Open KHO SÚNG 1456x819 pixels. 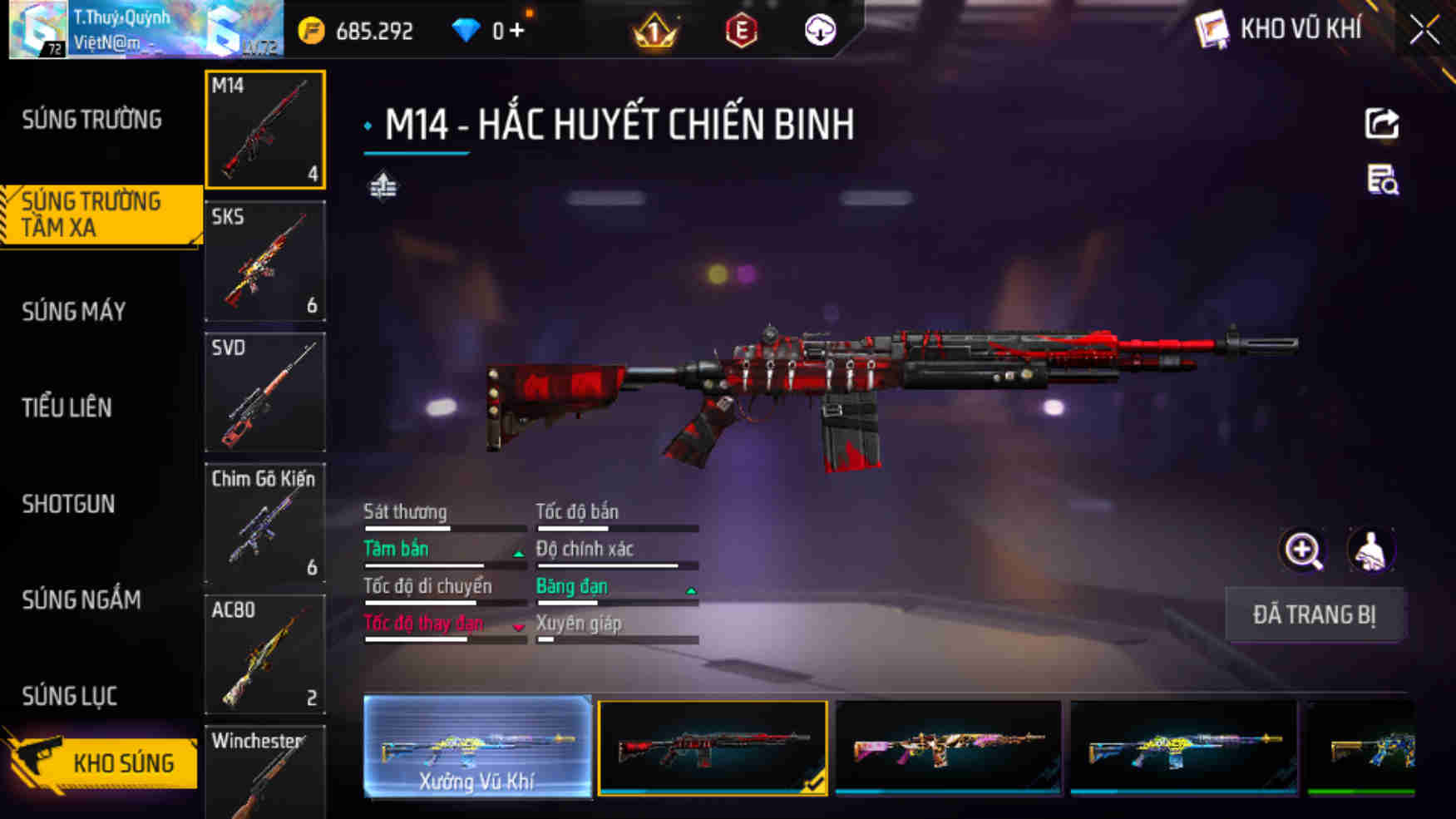click(x=125, y=762)
